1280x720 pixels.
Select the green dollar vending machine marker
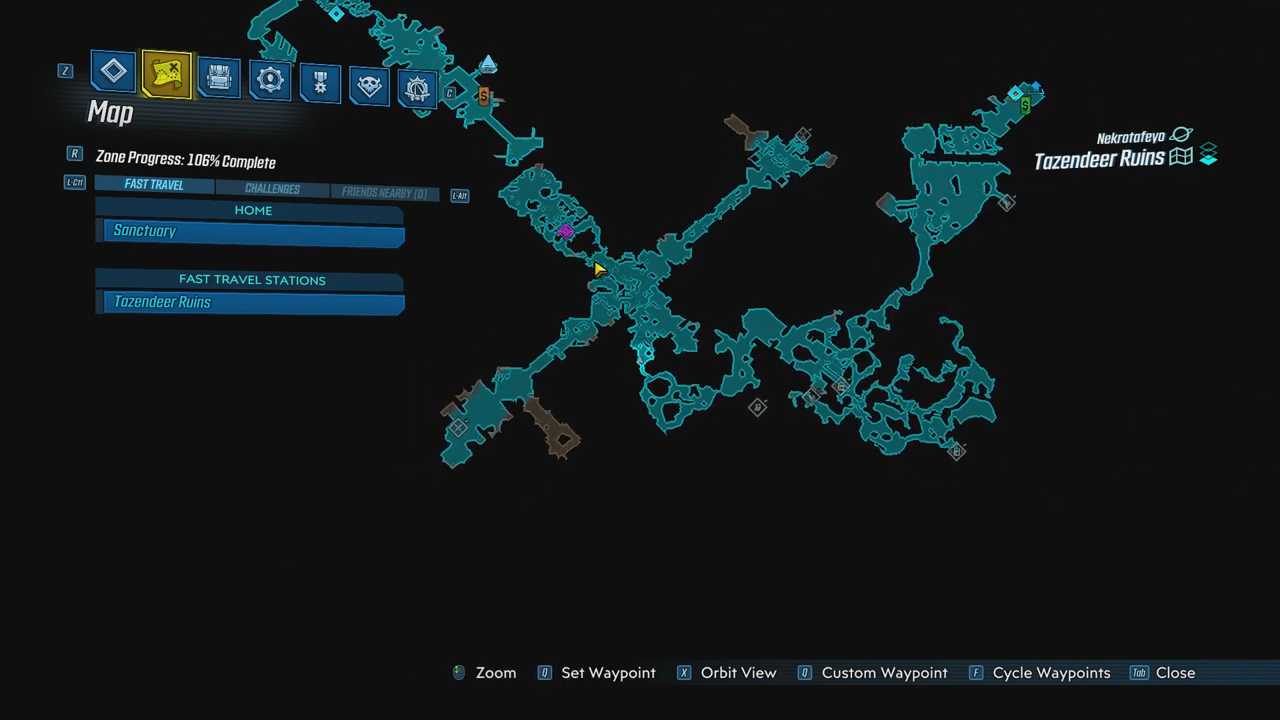click(1025, 105)
